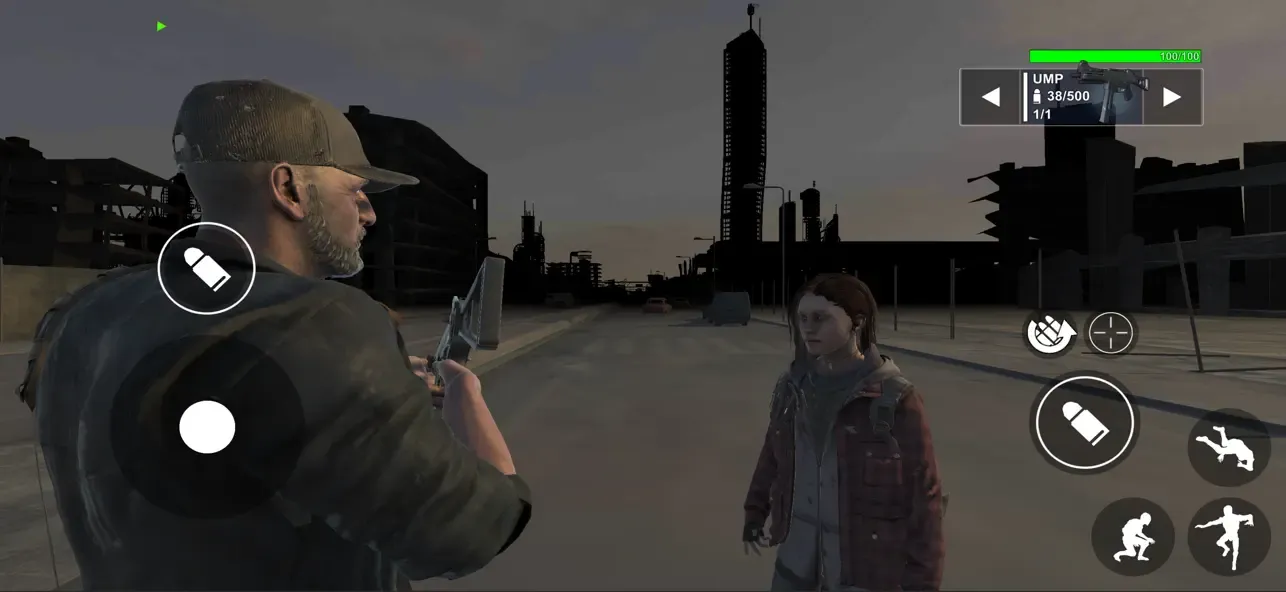Switch to the next weapon with the right arrow

coord(1172,97)
